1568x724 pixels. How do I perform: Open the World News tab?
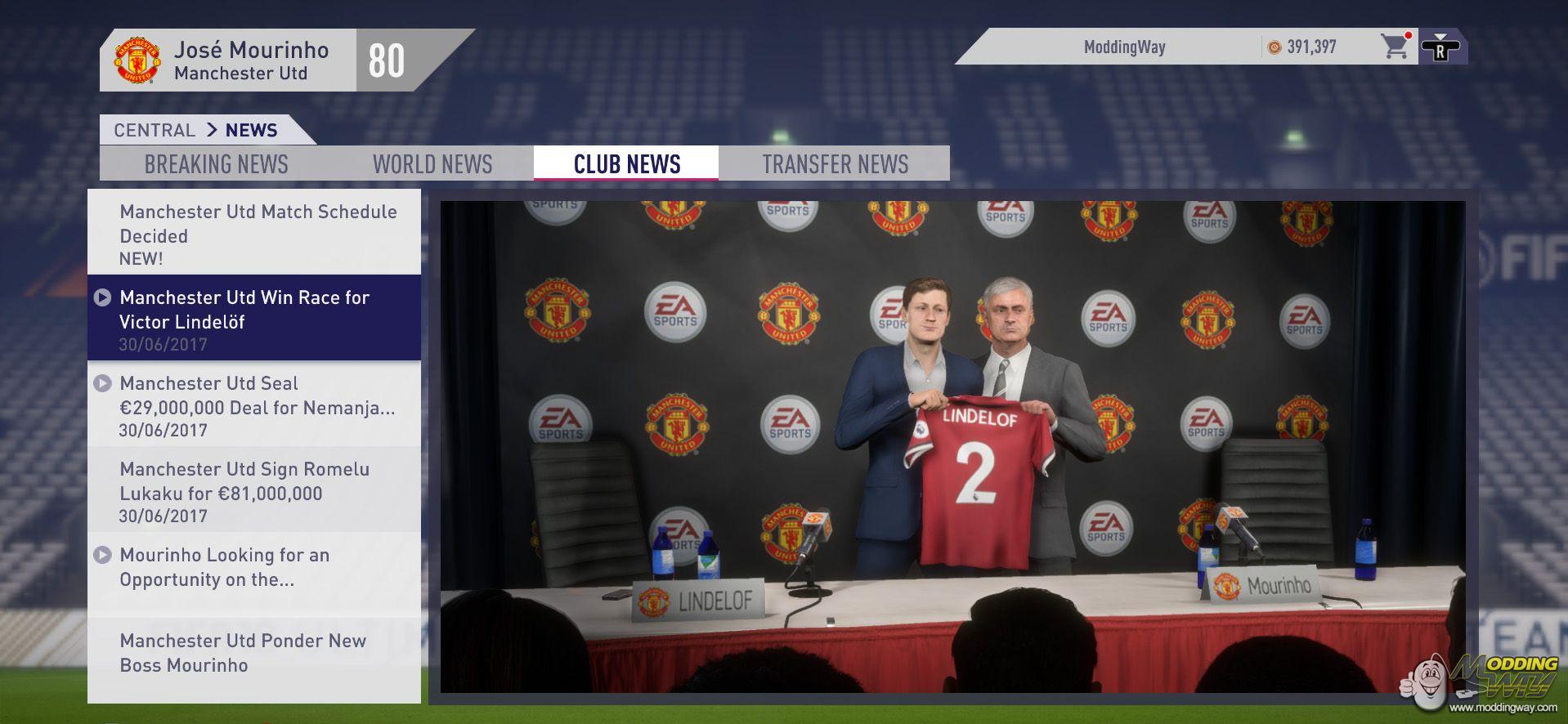coord(432,164)
